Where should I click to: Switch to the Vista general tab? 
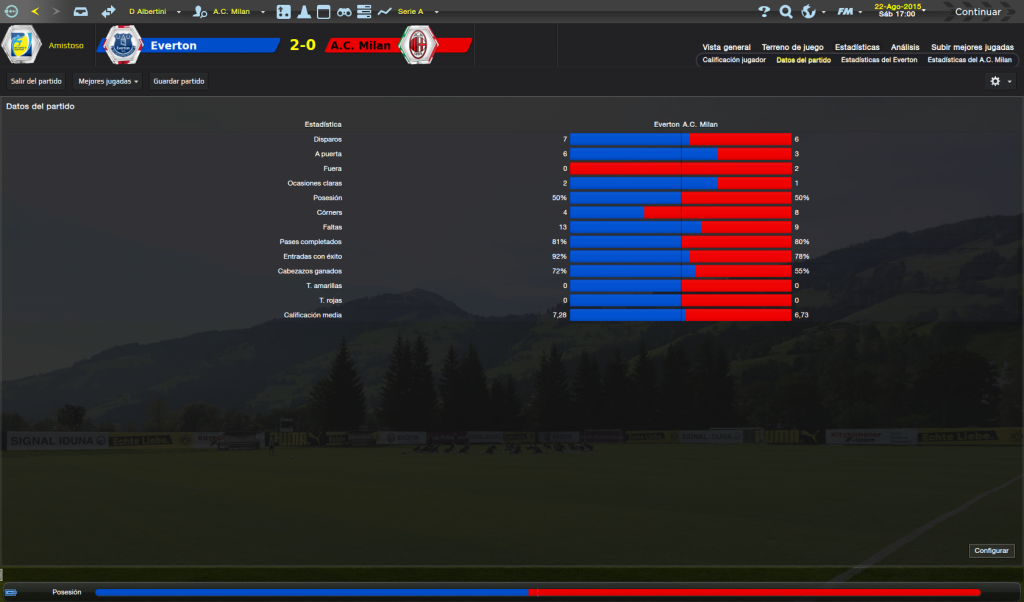click(x=726, y=47)
